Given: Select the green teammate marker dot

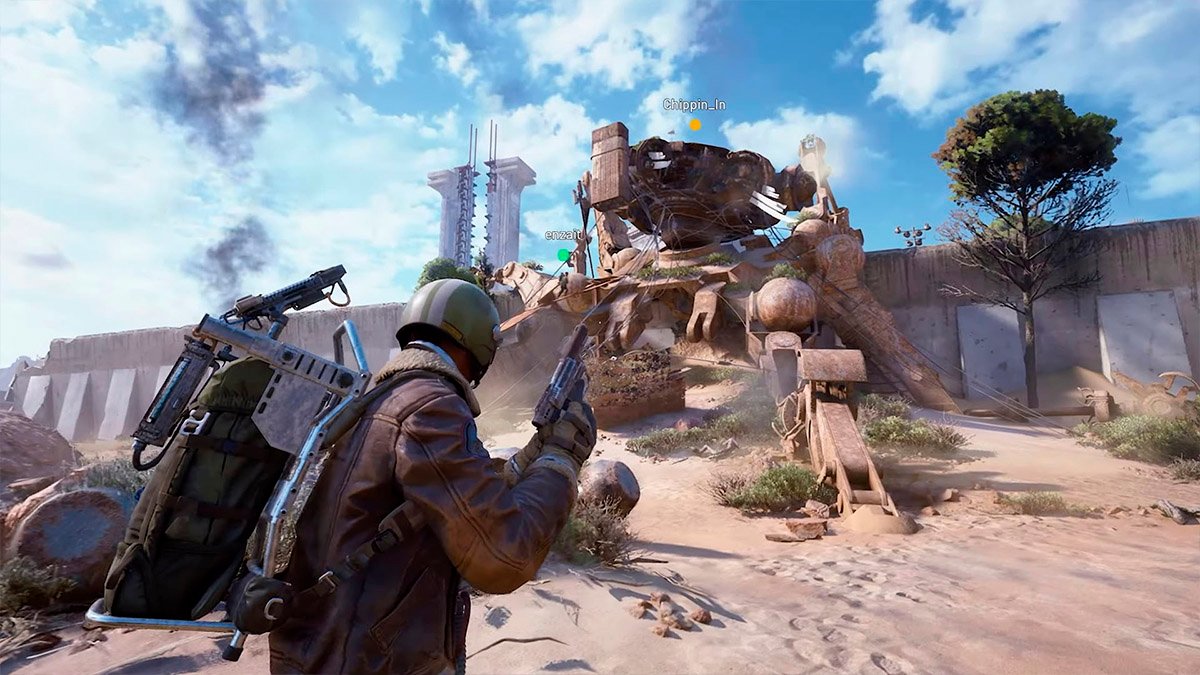Looking at the screenshot, I should (564, 255).
